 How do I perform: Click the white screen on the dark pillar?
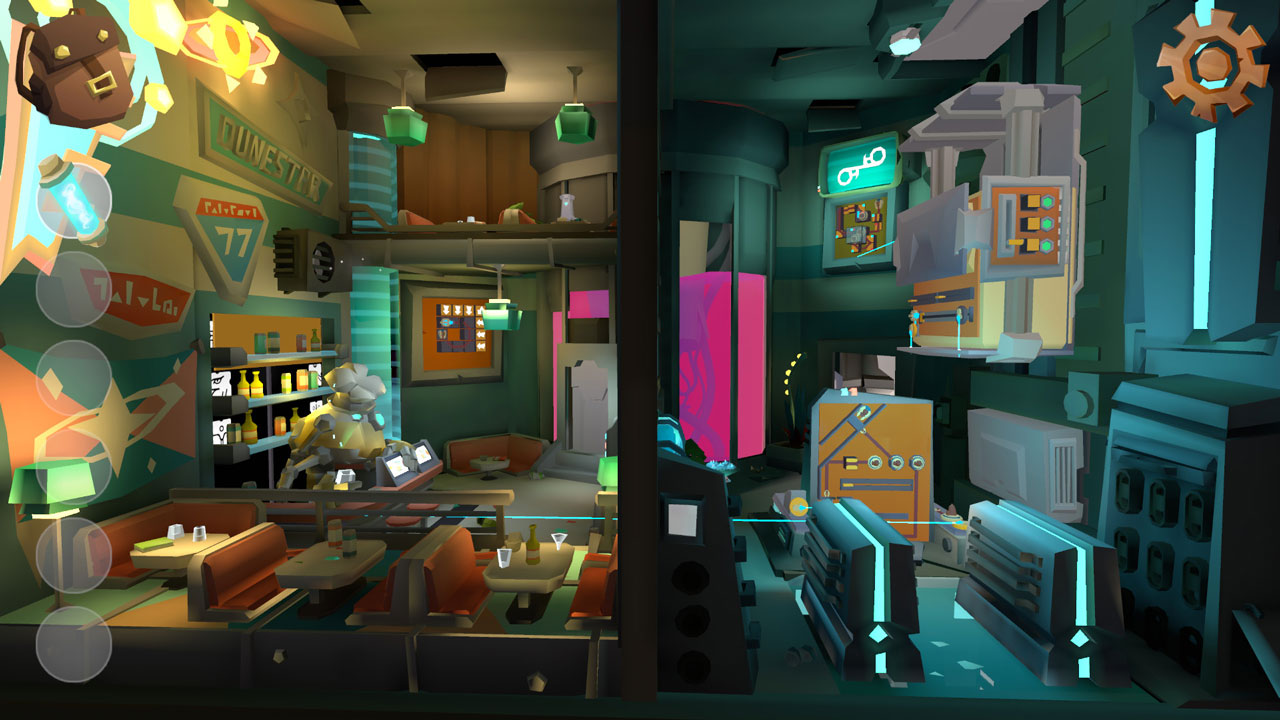point(686,518)
